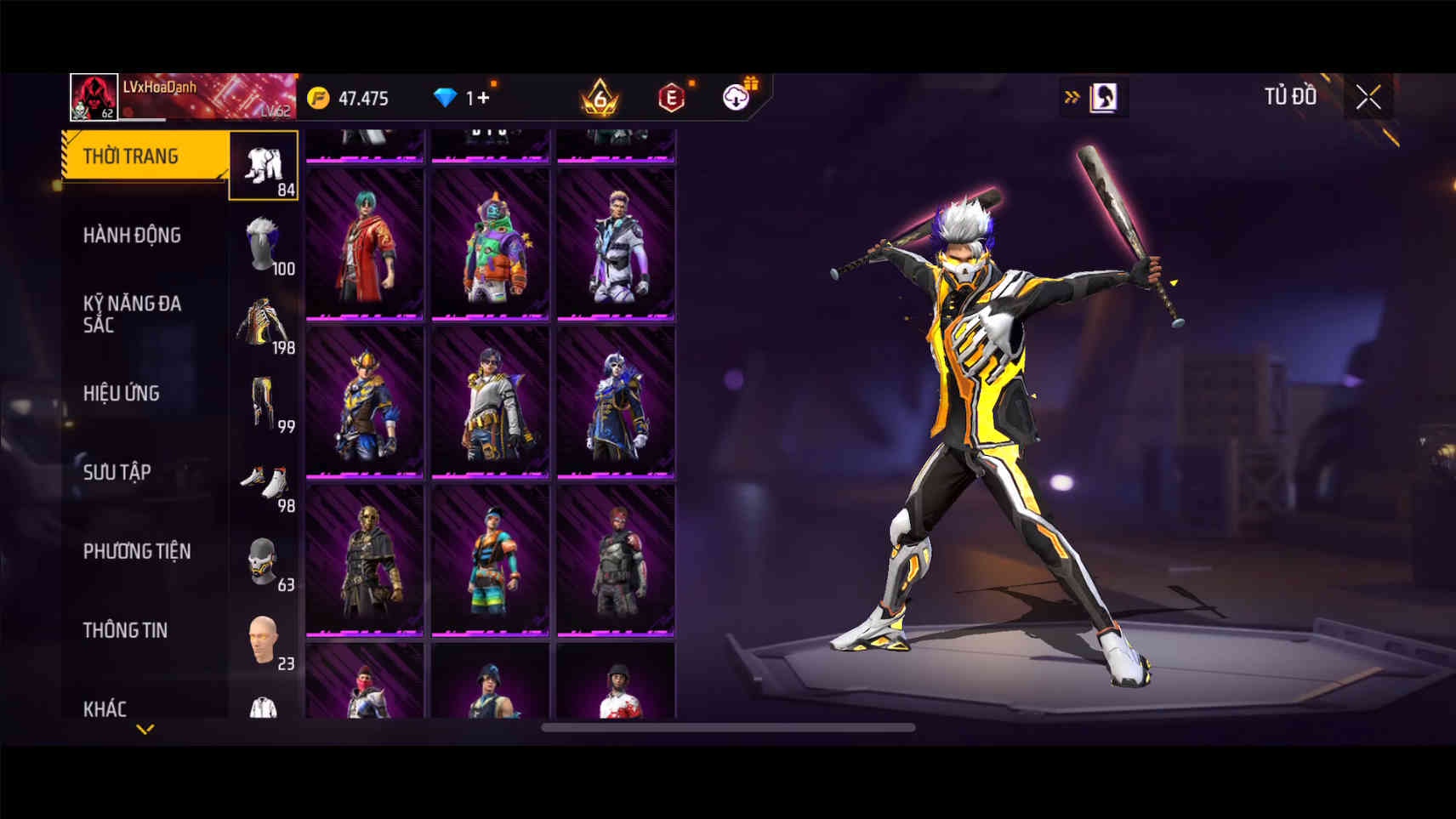Add diamonds with the plus button
Image resolution: width=1456 pixels, height=819 pixels.
tap(483, 98)
